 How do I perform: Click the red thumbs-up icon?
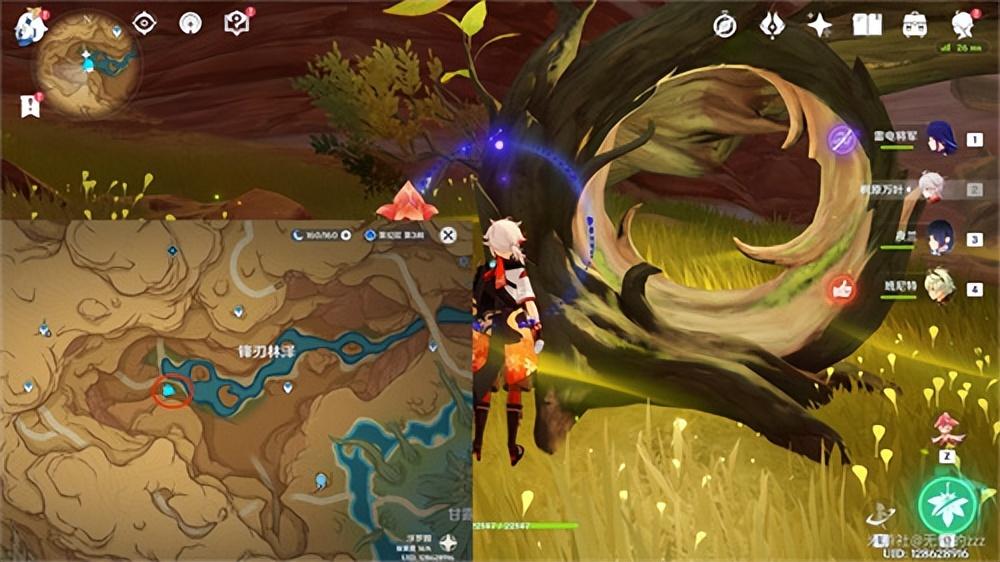point(840,289)
